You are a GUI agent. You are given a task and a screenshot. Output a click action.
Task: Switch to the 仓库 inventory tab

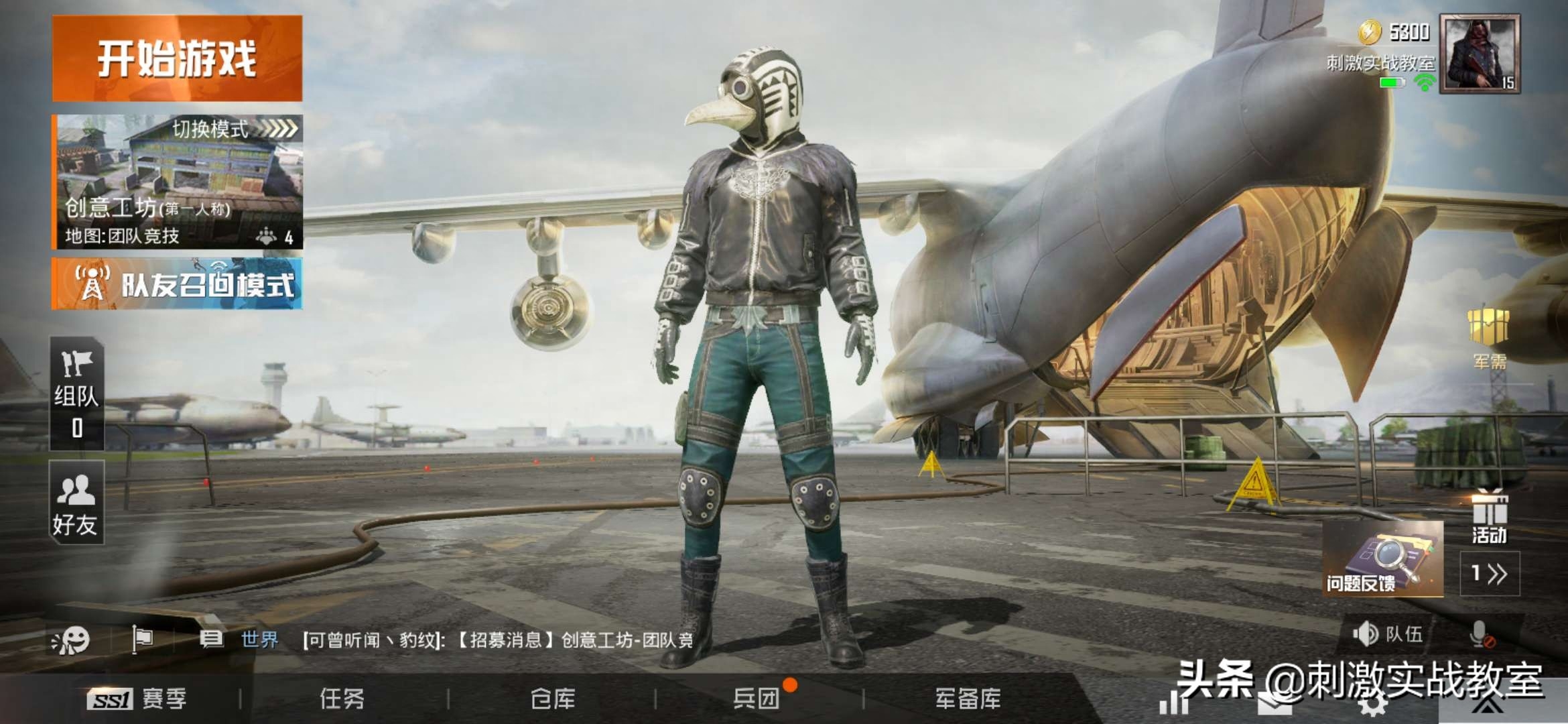click(x=553, y=699)
